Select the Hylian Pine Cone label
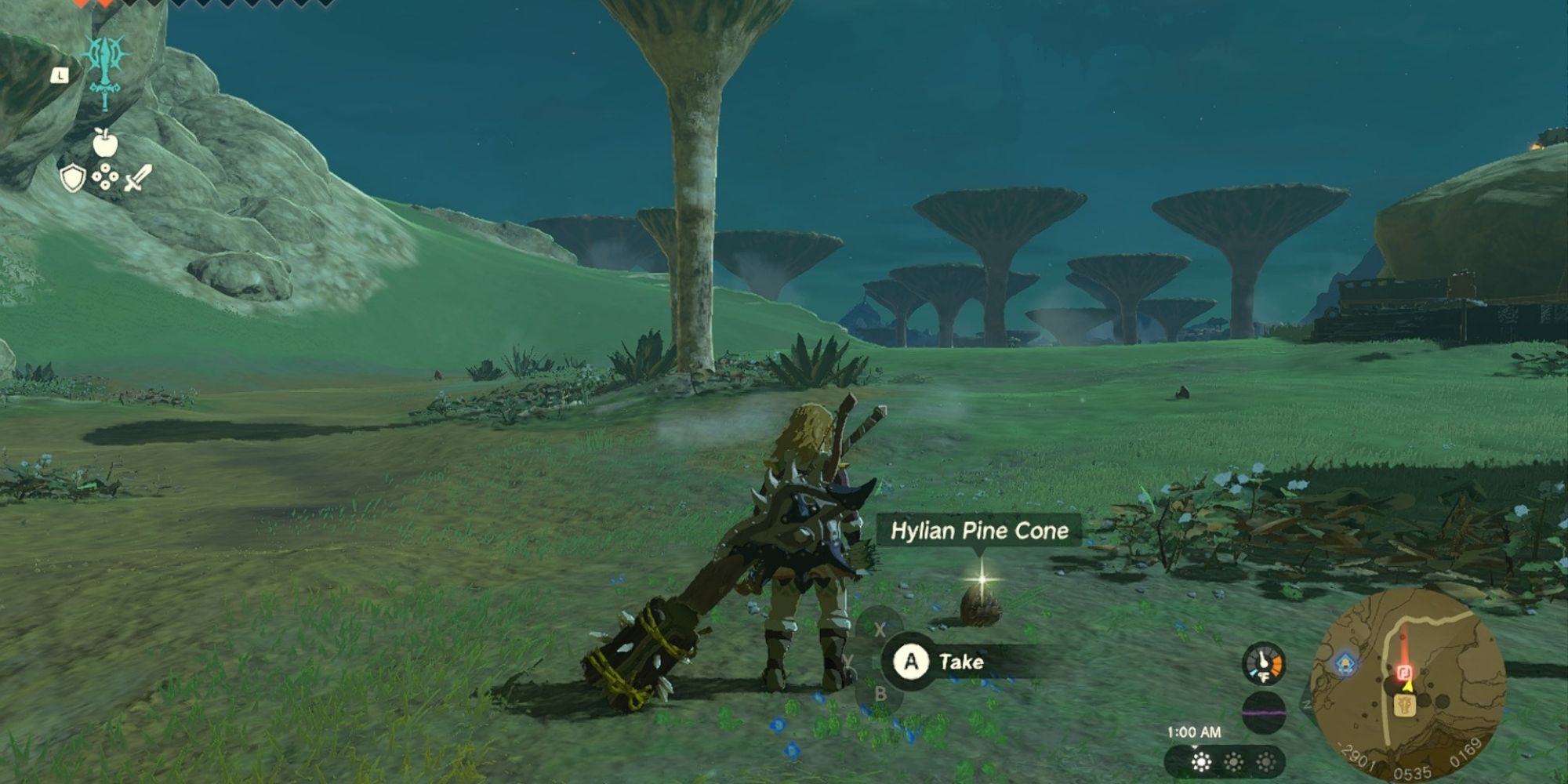The image size is (1568, 784). click(979, 531)
